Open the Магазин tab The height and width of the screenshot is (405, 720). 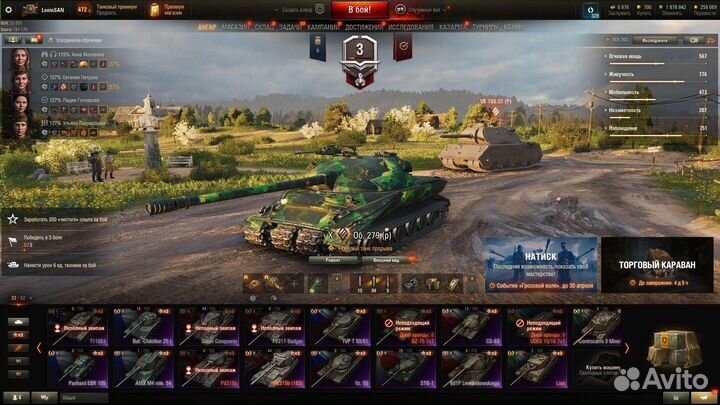[x=236, y=28]
